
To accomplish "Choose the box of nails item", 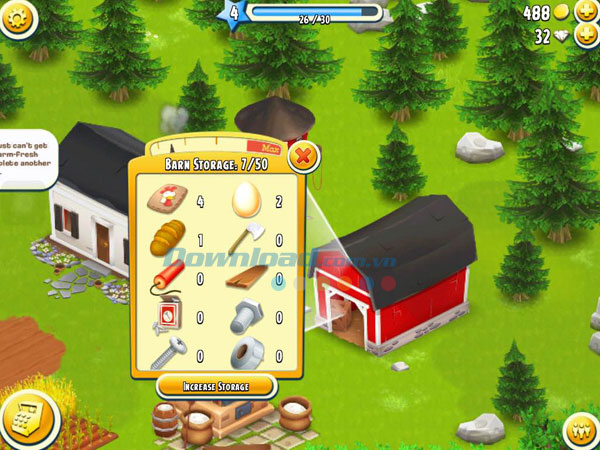I will [x=166, y=318].
